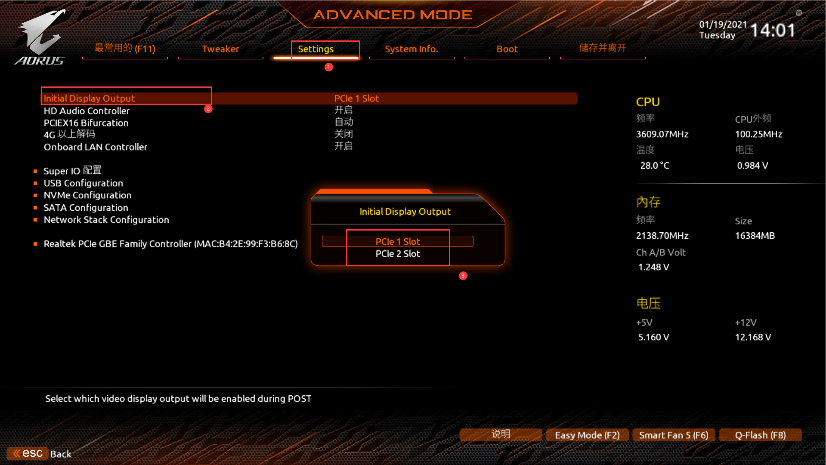Image resolution: width=826 pixels, height=465 pixels.
Task: Open the NVMe Configuration submenu
Action: (x=87, y=195)
